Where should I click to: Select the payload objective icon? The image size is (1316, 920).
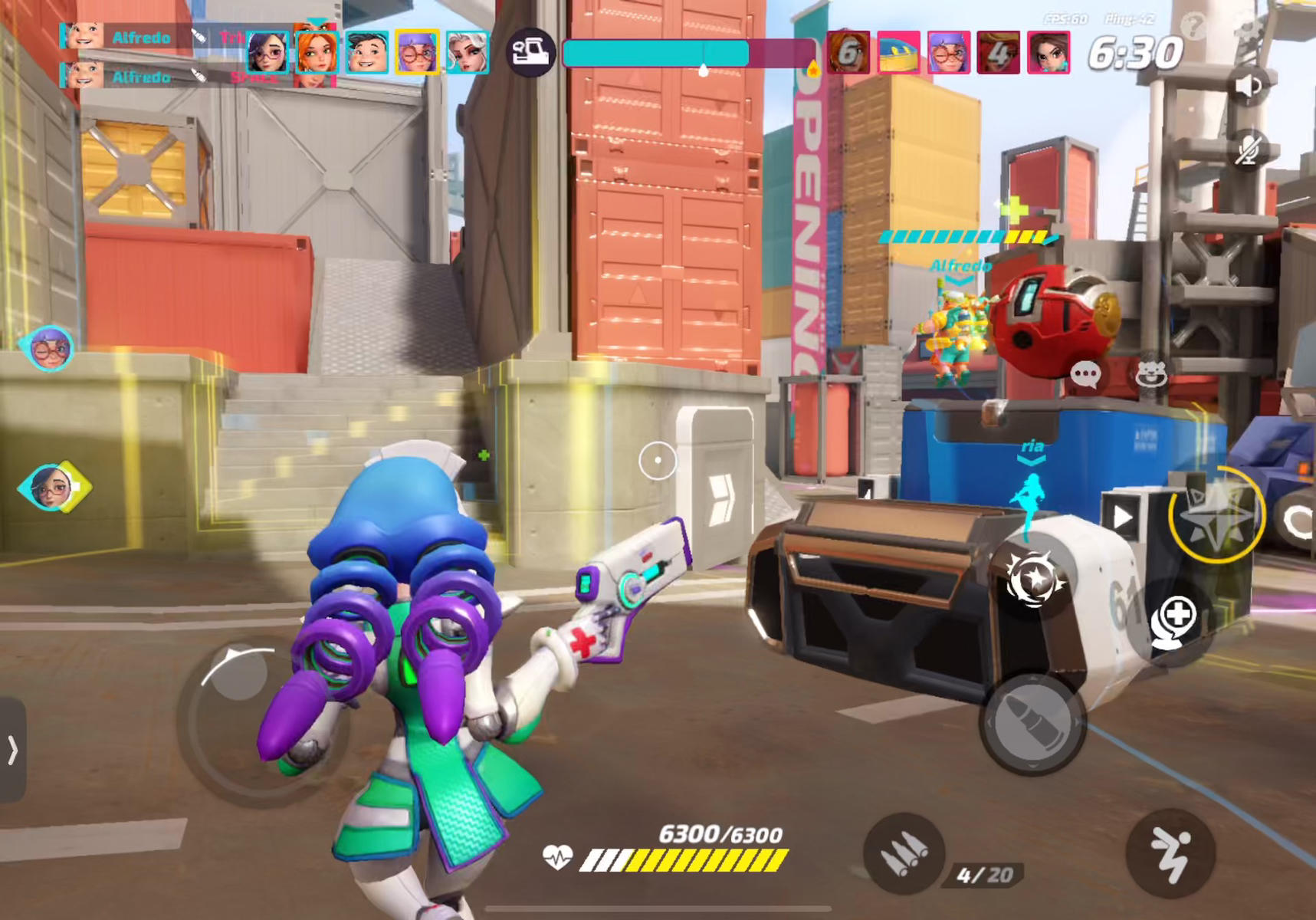pyautogui.click(x=530, y=53)
